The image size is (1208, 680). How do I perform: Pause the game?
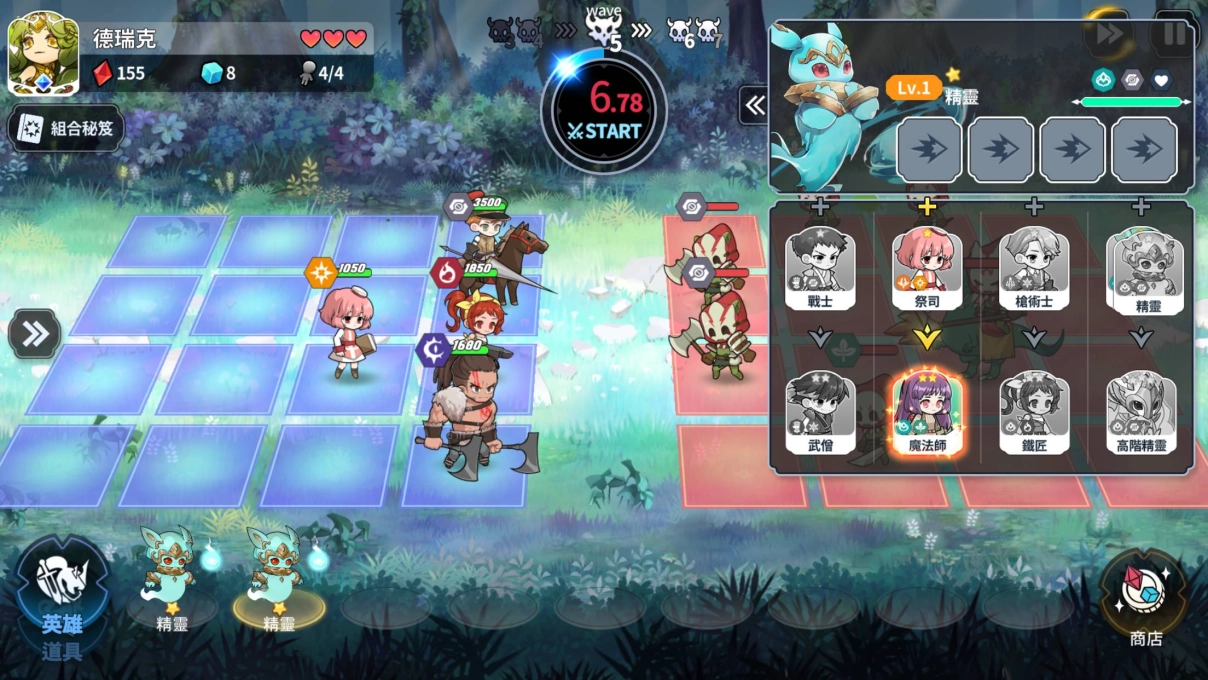(1174, 34)
